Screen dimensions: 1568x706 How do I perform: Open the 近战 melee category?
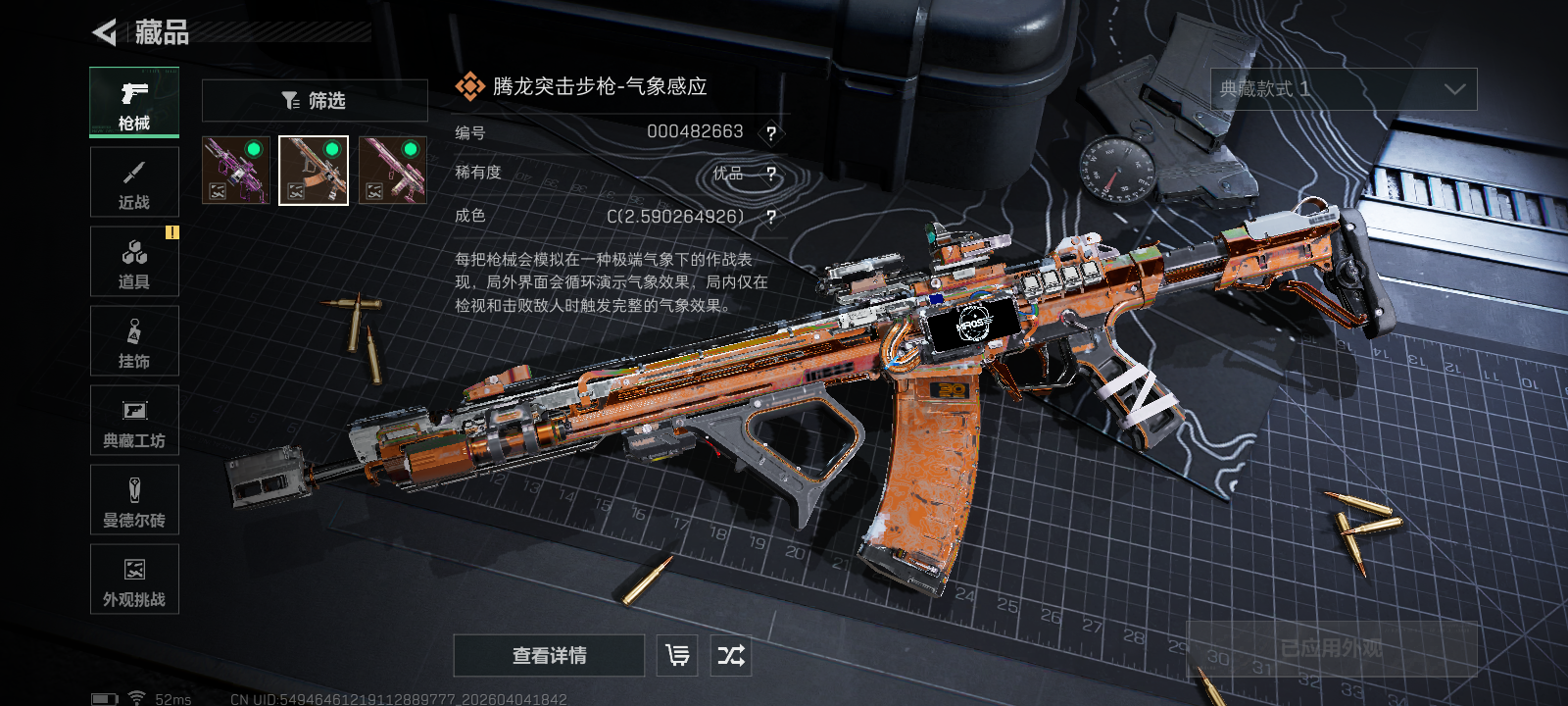(x=134, y=182)
